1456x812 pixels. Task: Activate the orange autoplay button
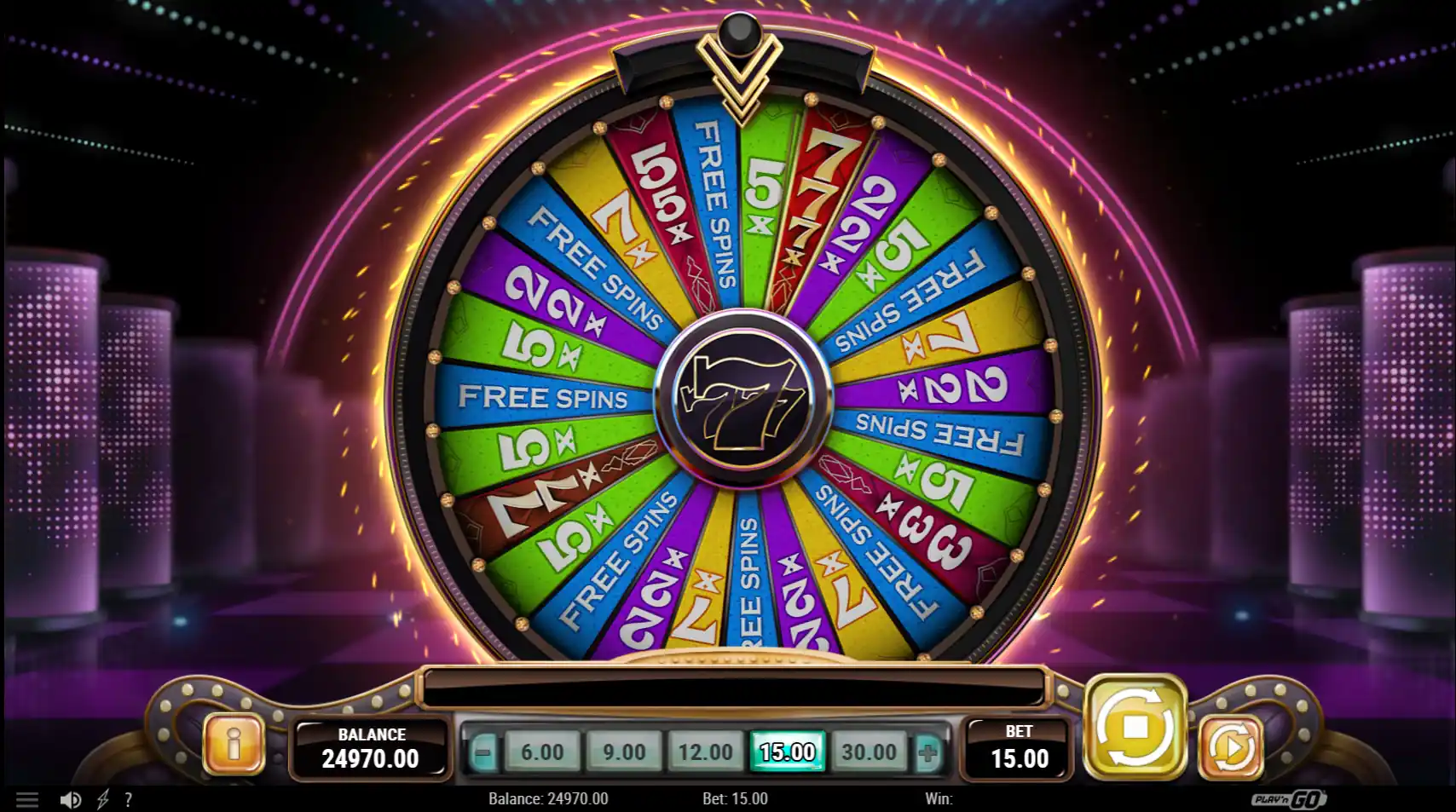(1231, 747)
